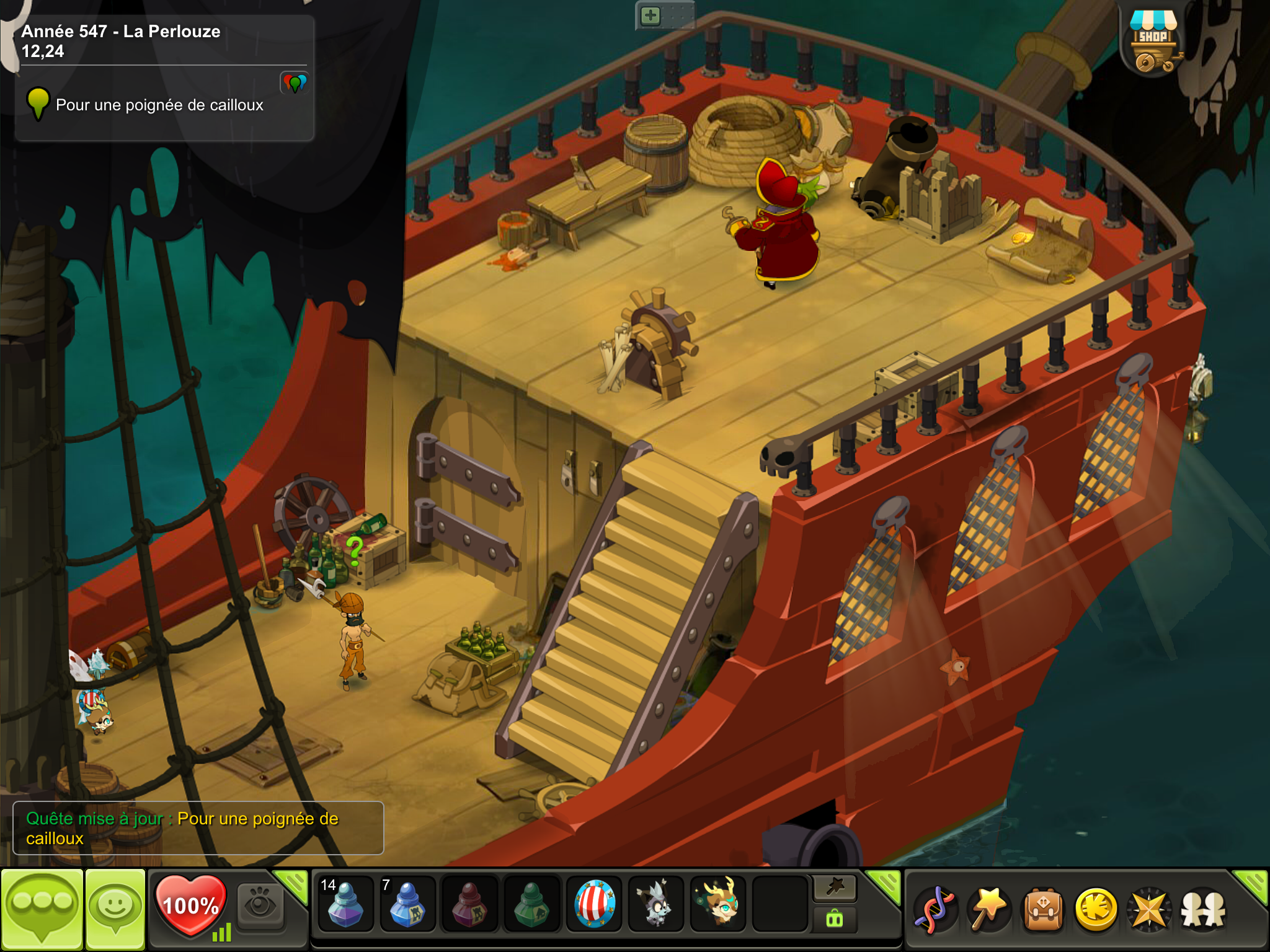Click the quest tracker 'Pour une poignée de cailloux'
The height and width of the screenshot is (952, 1270).
pyautogui.click(x=159, y=105)
